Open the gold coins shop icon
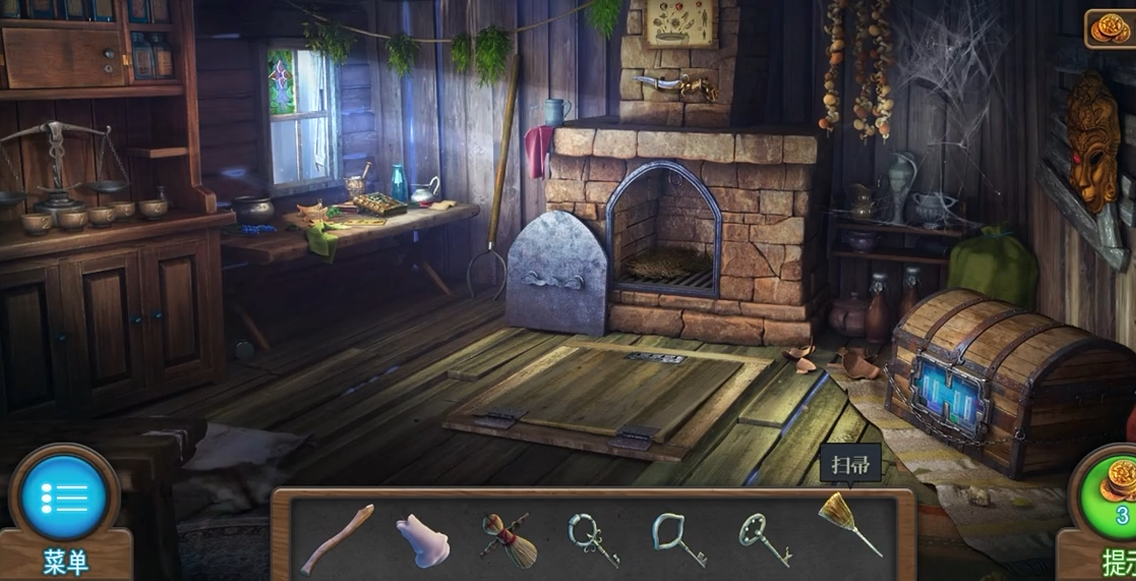This screenshot has width=1136, height=581. (1109, 28)
